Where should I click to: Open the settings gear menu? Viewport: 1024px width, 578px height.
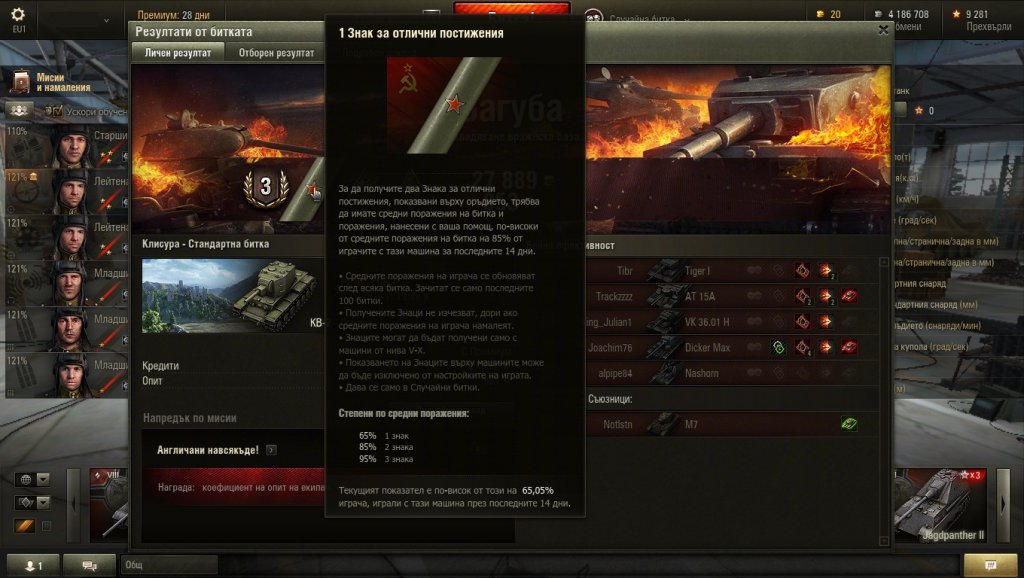[18, 16]
